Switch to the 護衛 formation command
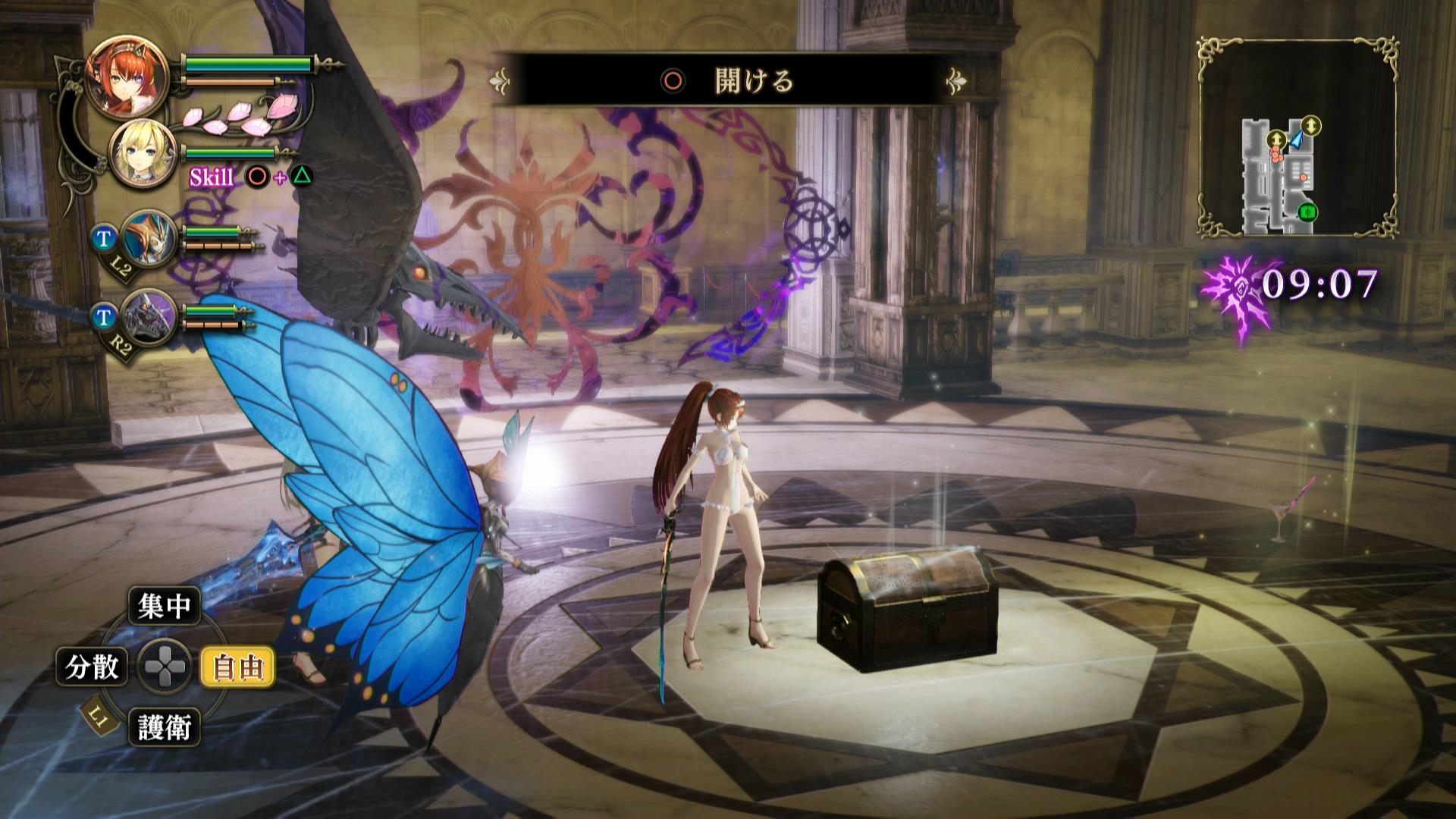This screenshot has height=819, width=1456. tap(164, 727)
